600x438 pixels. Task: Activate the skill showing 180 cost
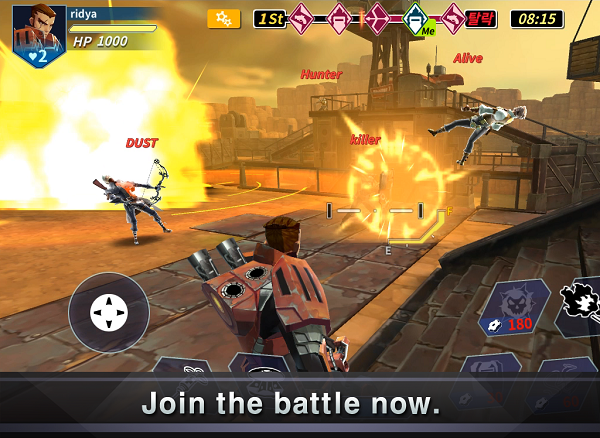[513, 308]
